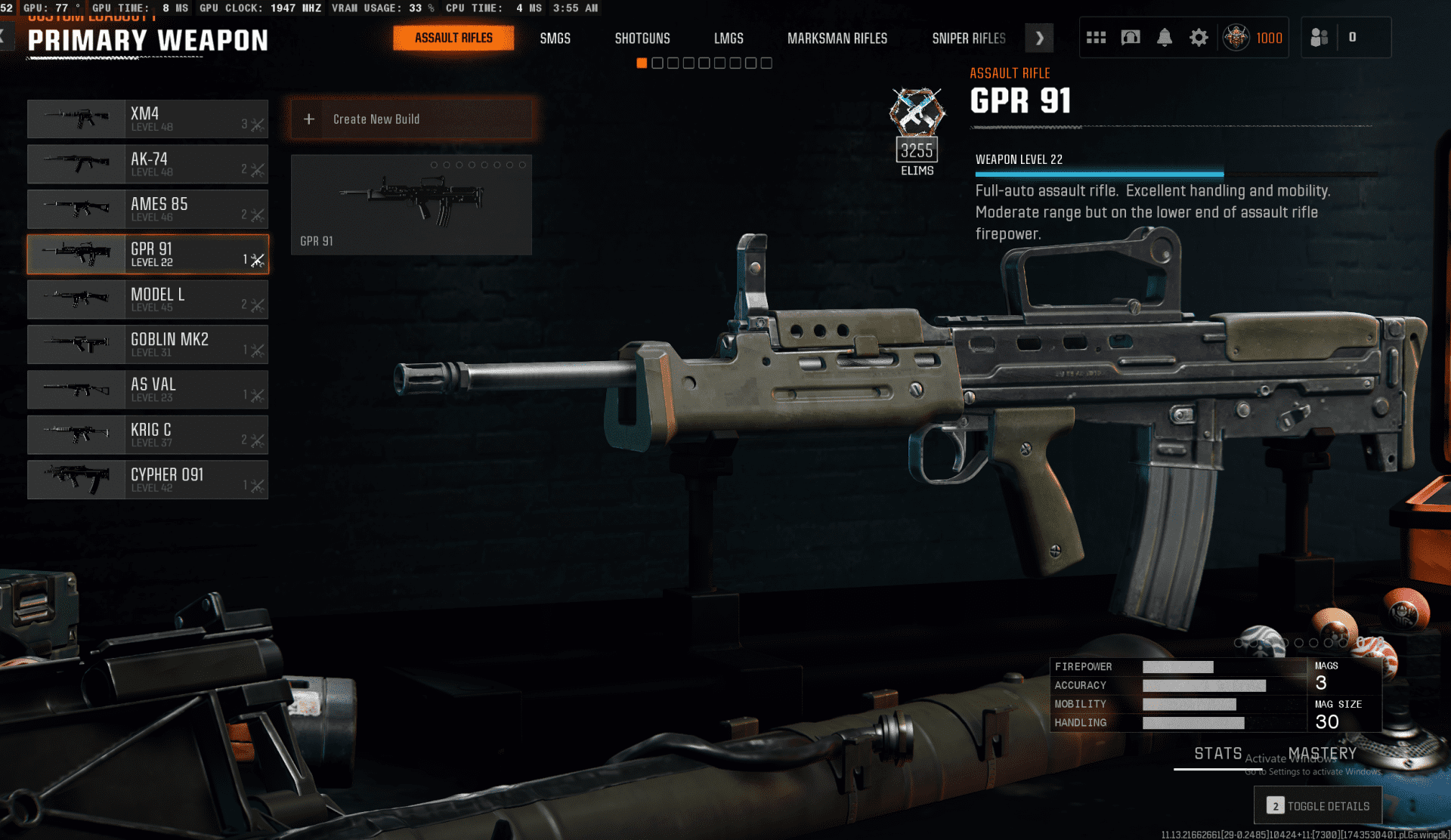Create a new weapon build
Viewport: 1451px width, 840px height.
412,119
